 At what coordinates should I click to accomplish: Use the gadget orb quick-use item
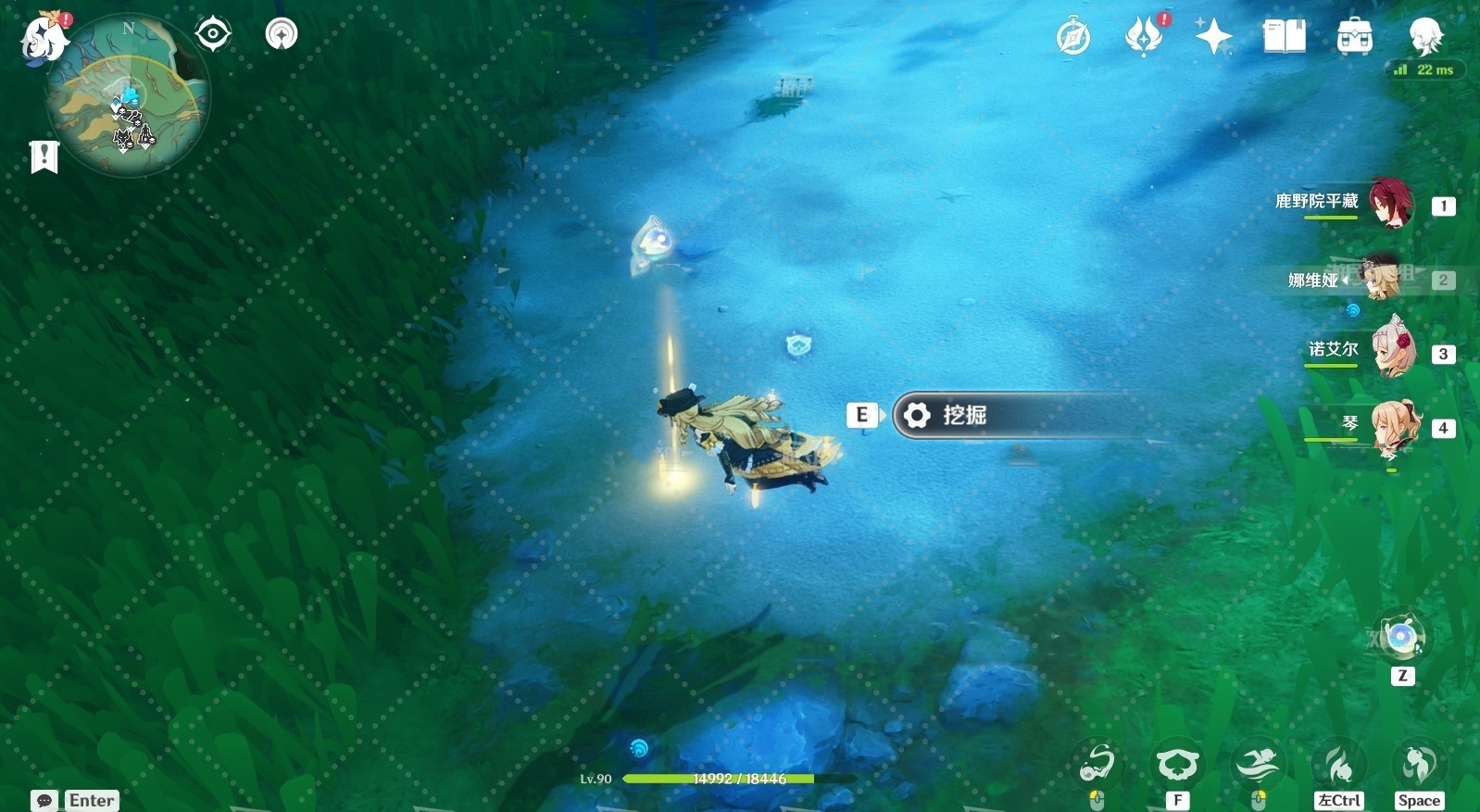1400,637
